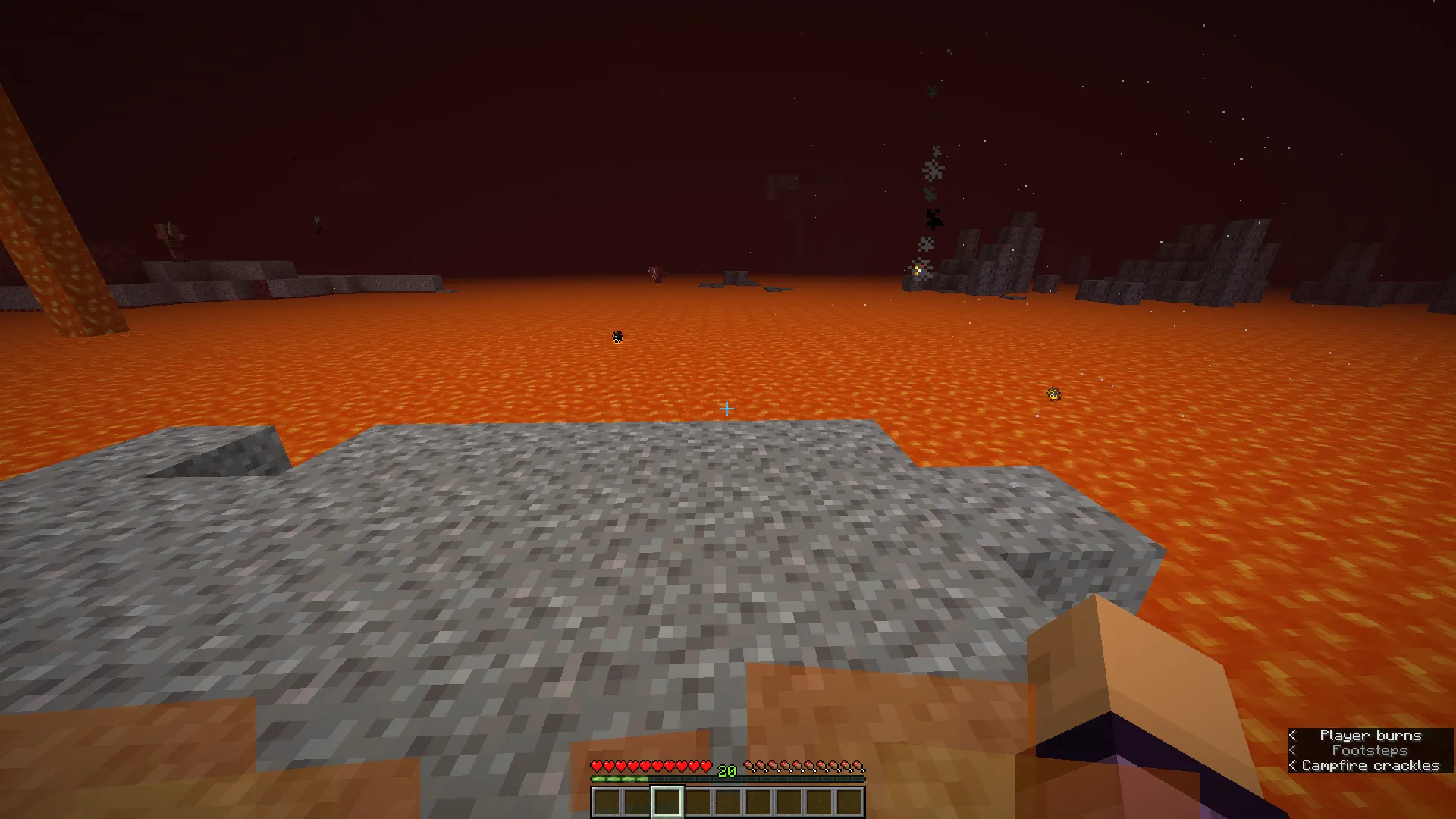Click the 'Player burns' subtitle line
The width and height of the screenshot is (1456, 819).
point(1371,735)
